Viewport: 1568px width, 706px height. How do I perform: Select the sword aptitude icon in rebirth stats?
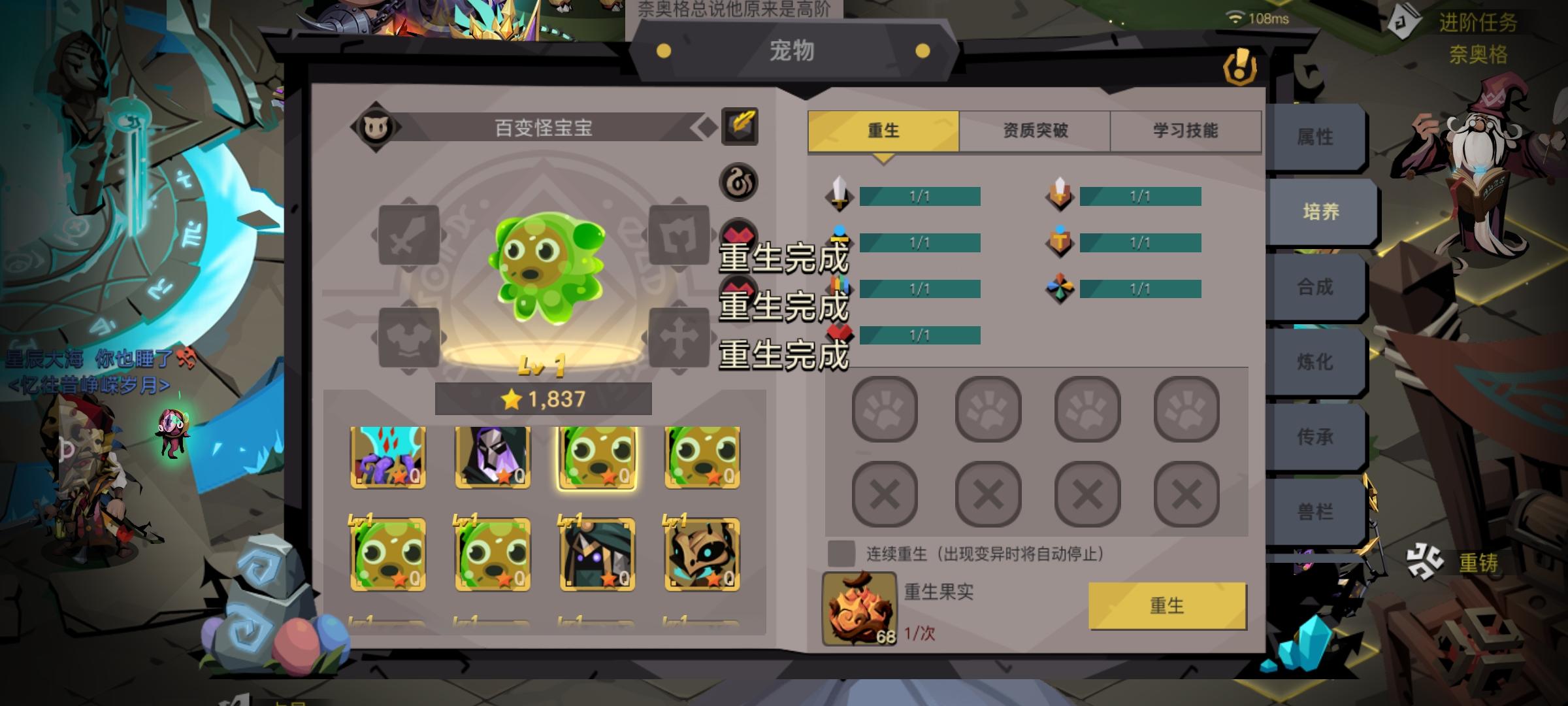pos(841,194)
